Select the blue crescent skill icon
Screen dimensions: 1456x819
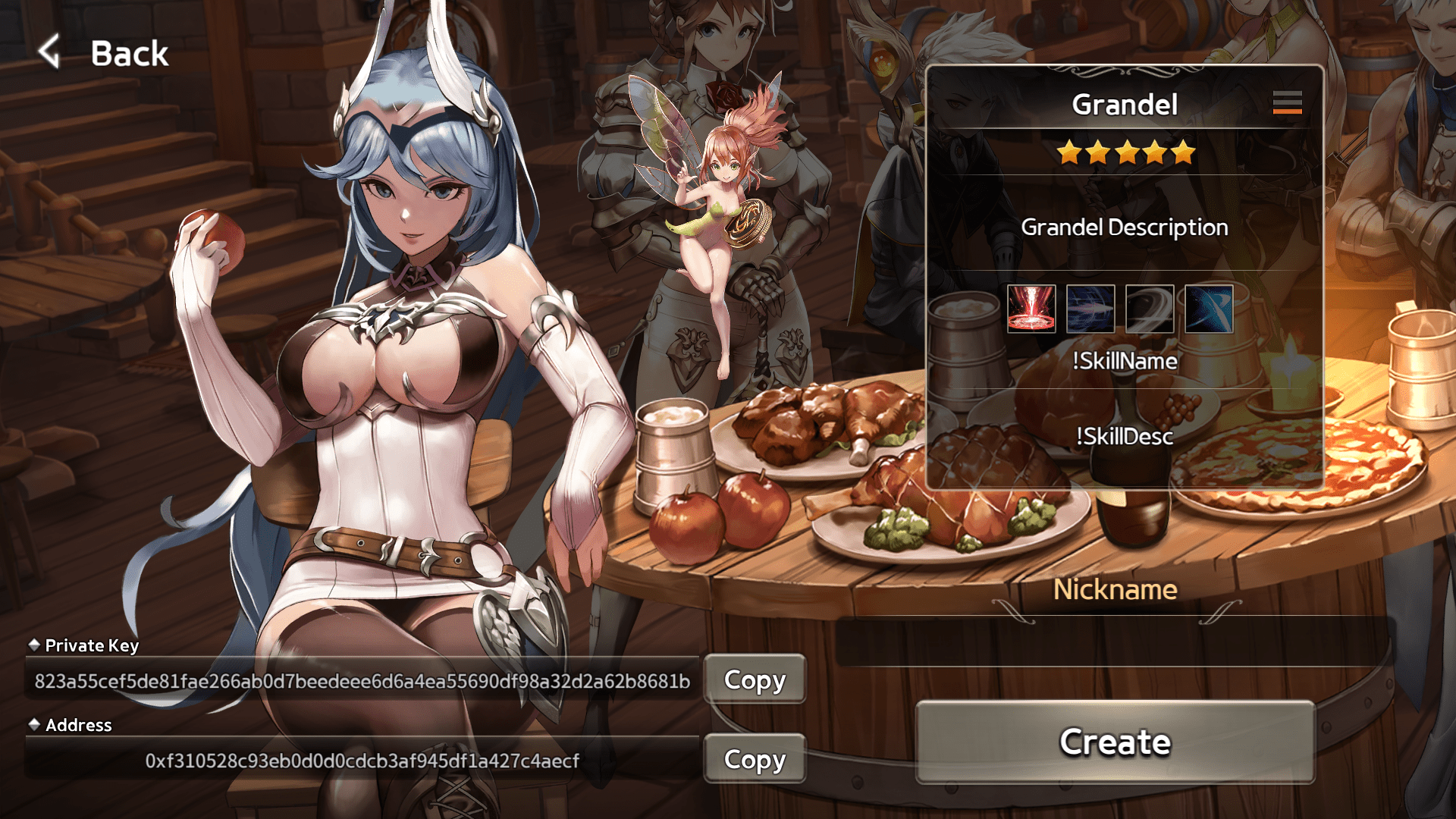pos(1209,309)
